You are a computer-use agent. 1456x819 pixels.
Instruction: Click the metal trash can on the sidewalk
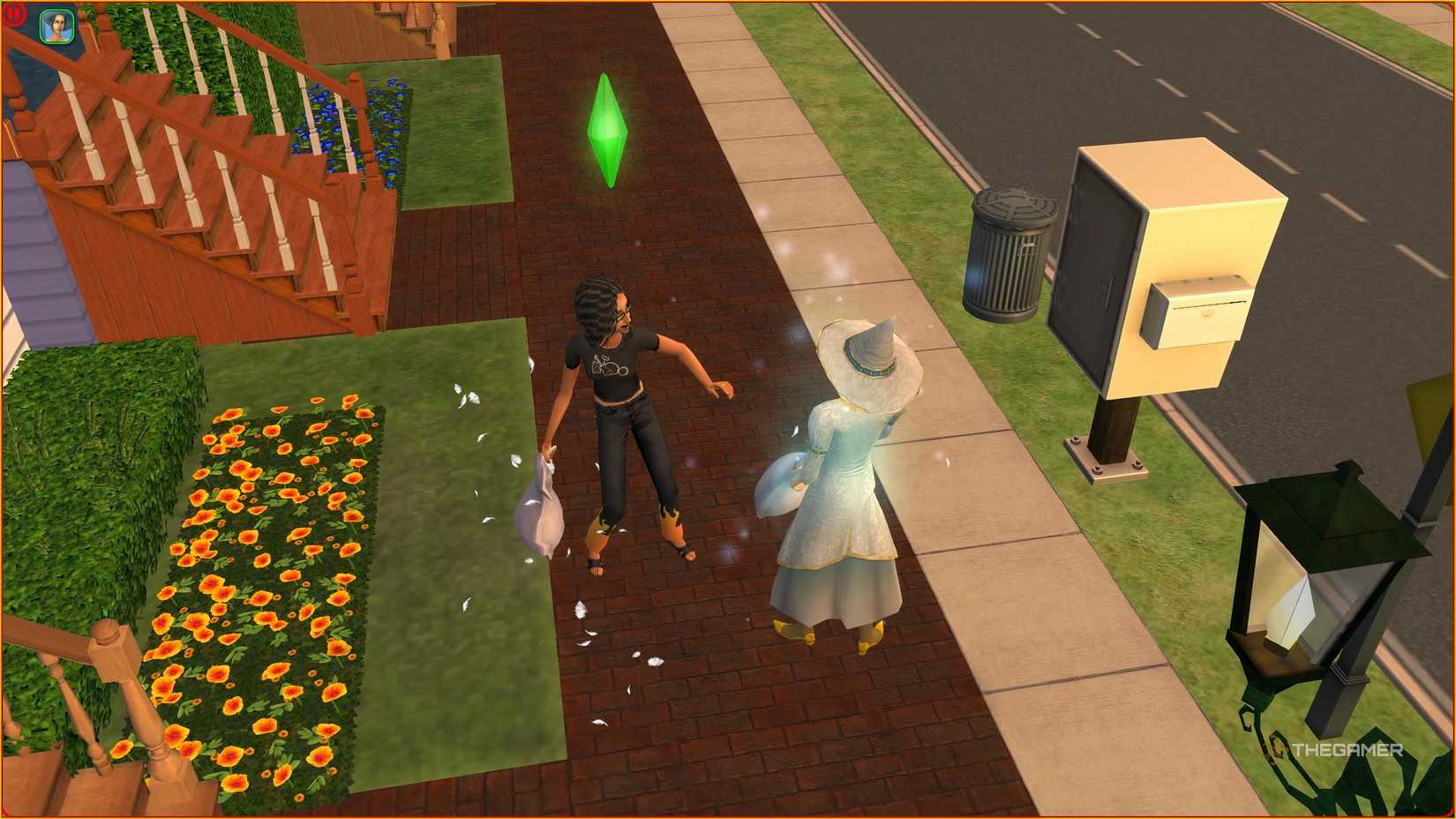pos(1010,256)
